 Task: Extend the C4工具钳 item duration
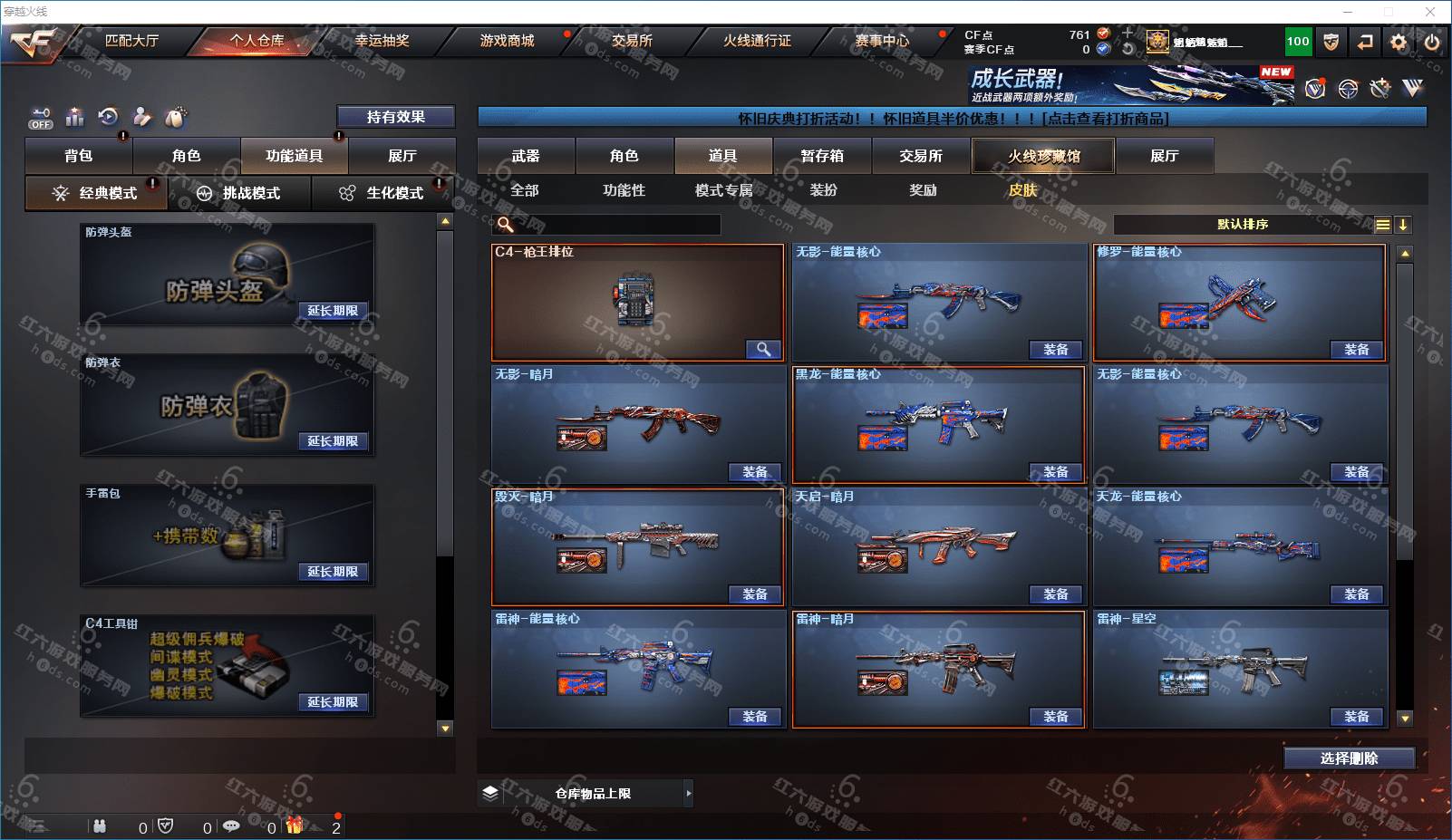coord(333,702)
